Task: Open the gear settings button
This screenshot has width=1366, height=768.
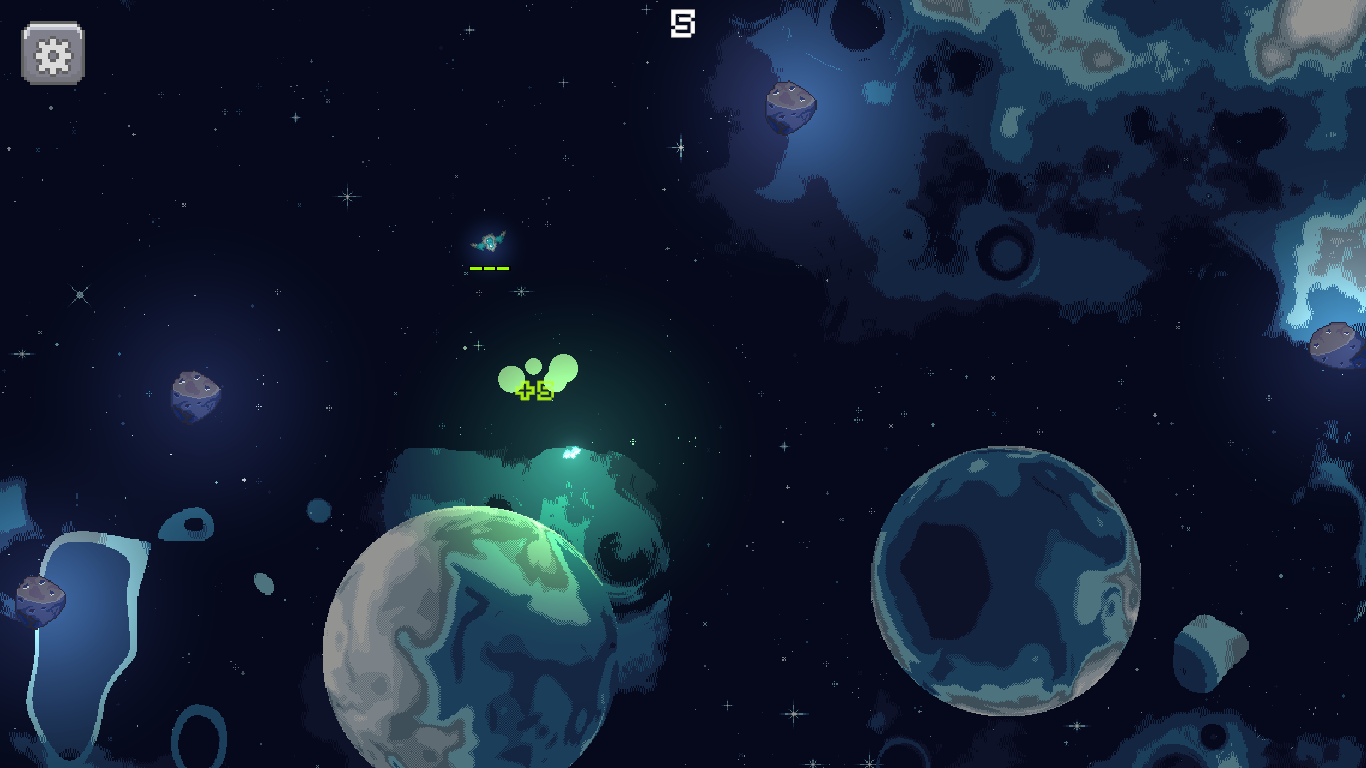Action: pyautogui.click(x=53, y=53)
